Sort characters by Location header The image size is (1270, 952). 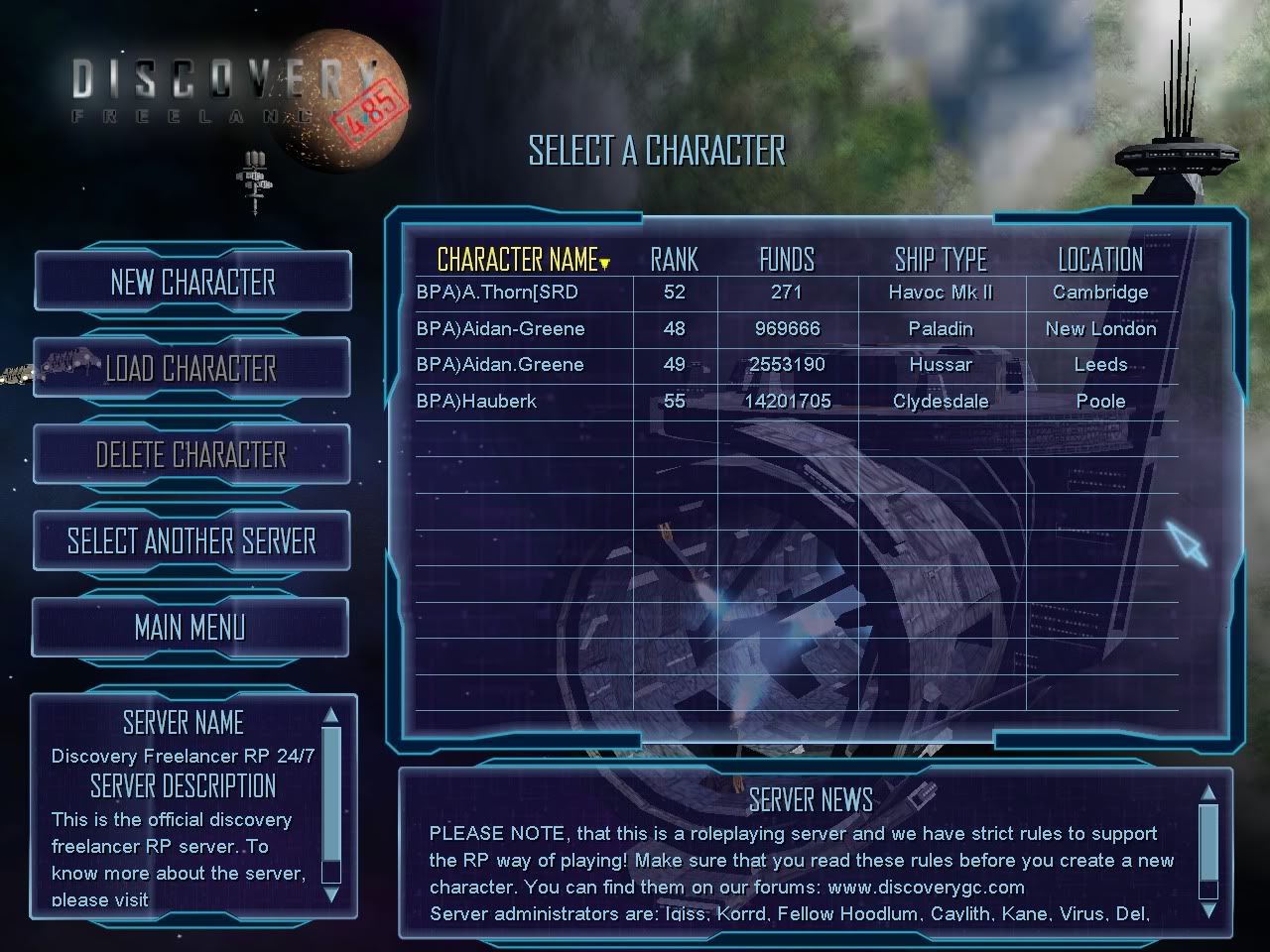click(1100, 260)
